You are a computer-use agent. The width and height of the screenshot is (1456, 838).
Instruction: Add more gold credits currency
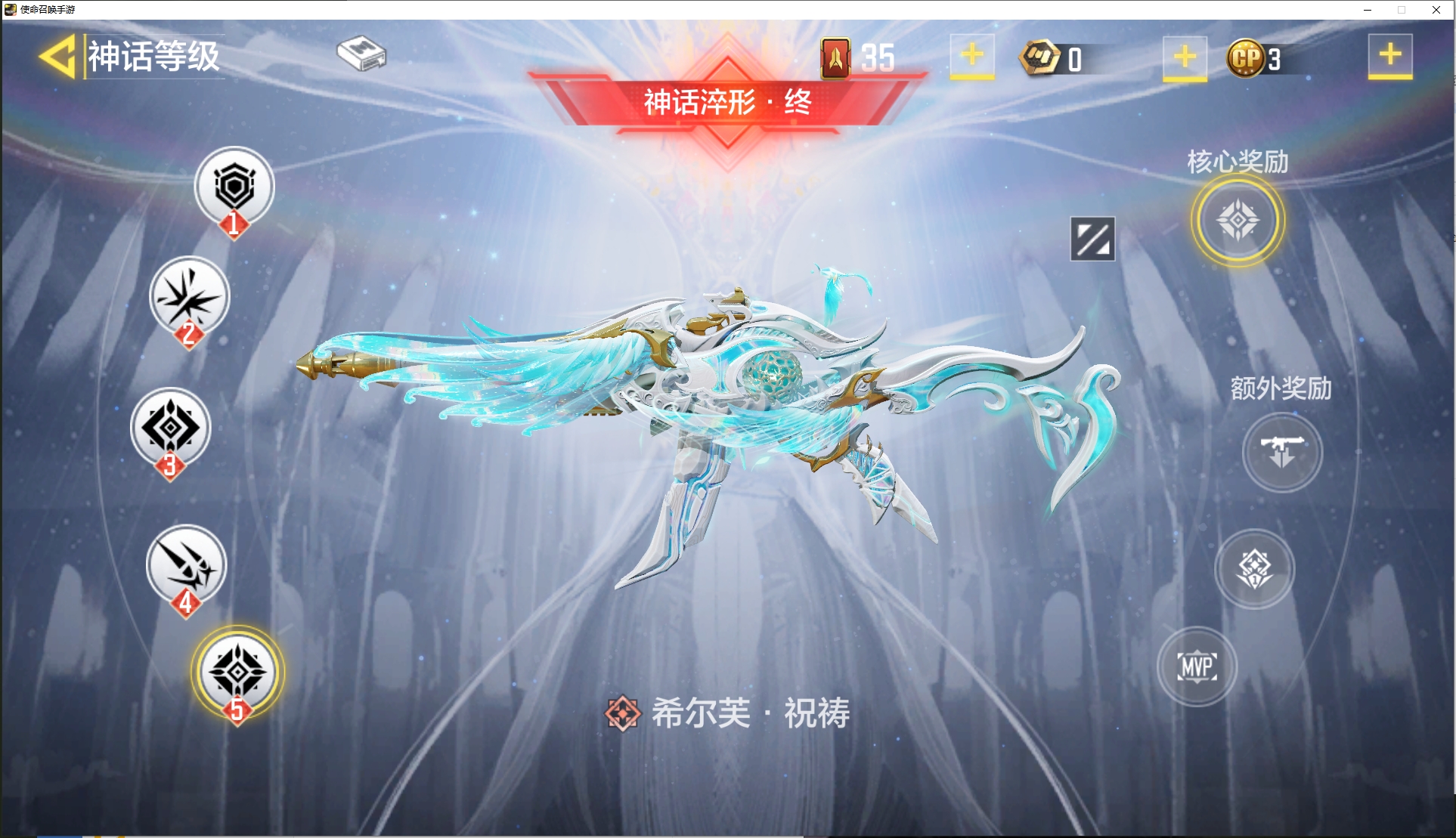[1185, 57]
